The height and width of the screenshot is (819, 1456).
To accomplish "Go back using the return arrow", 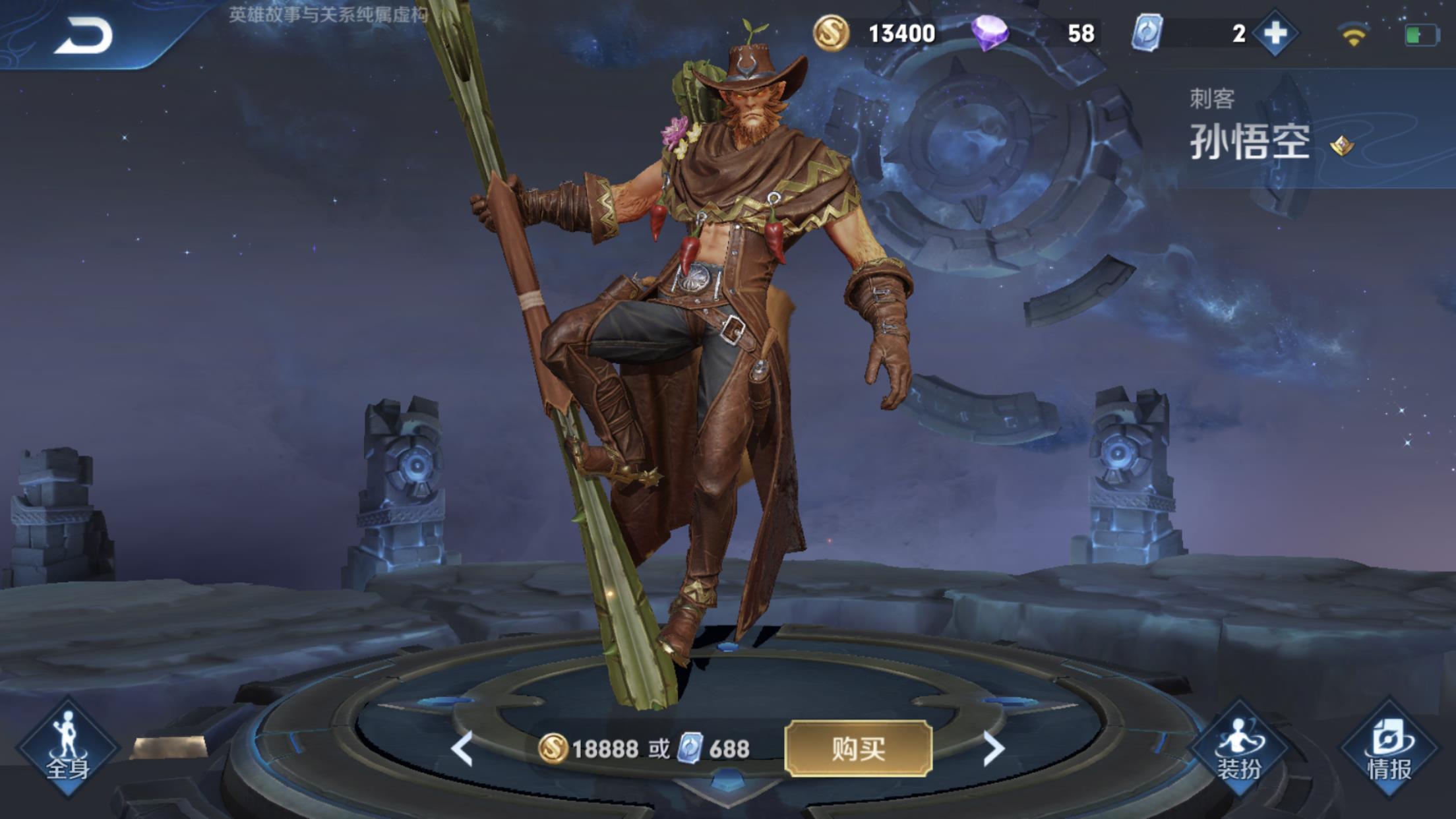I will 84,36.
